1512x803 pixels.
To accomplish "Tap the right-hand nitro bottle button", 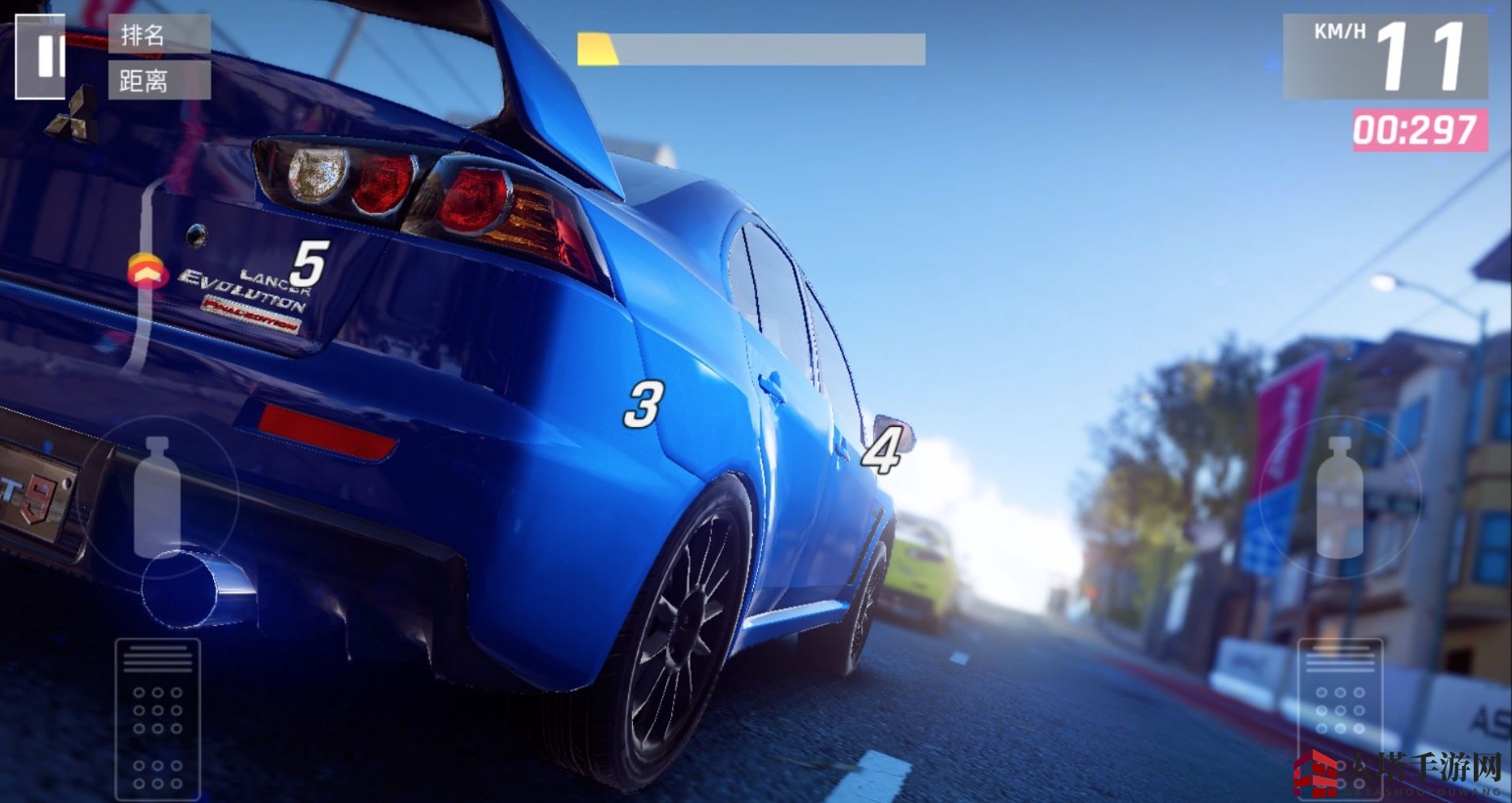I will (x=1339, y=498).
